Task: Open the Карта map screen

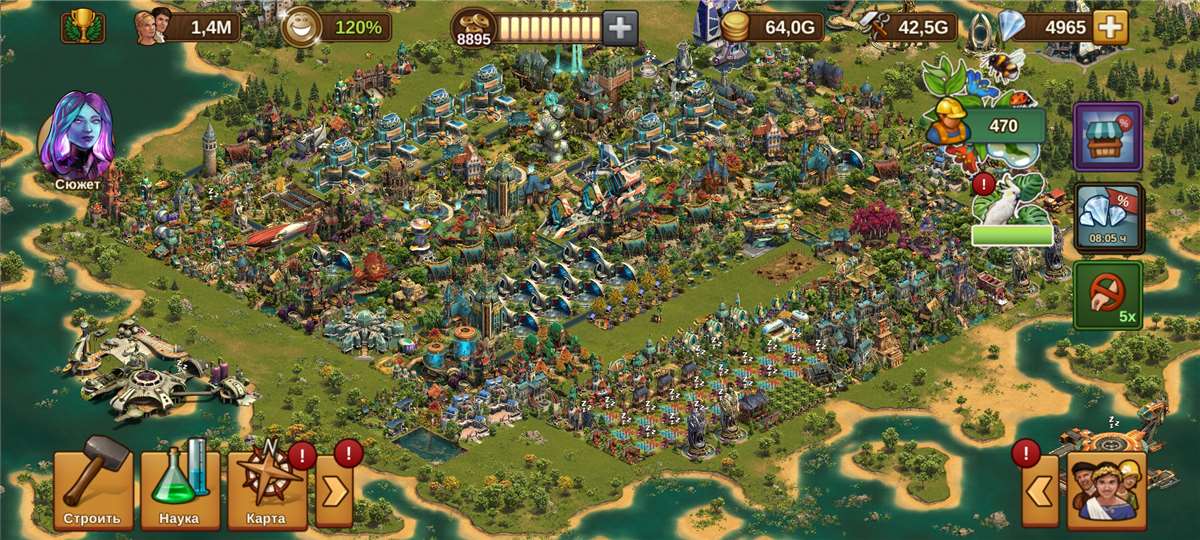Action: click(x=265, y=489)
